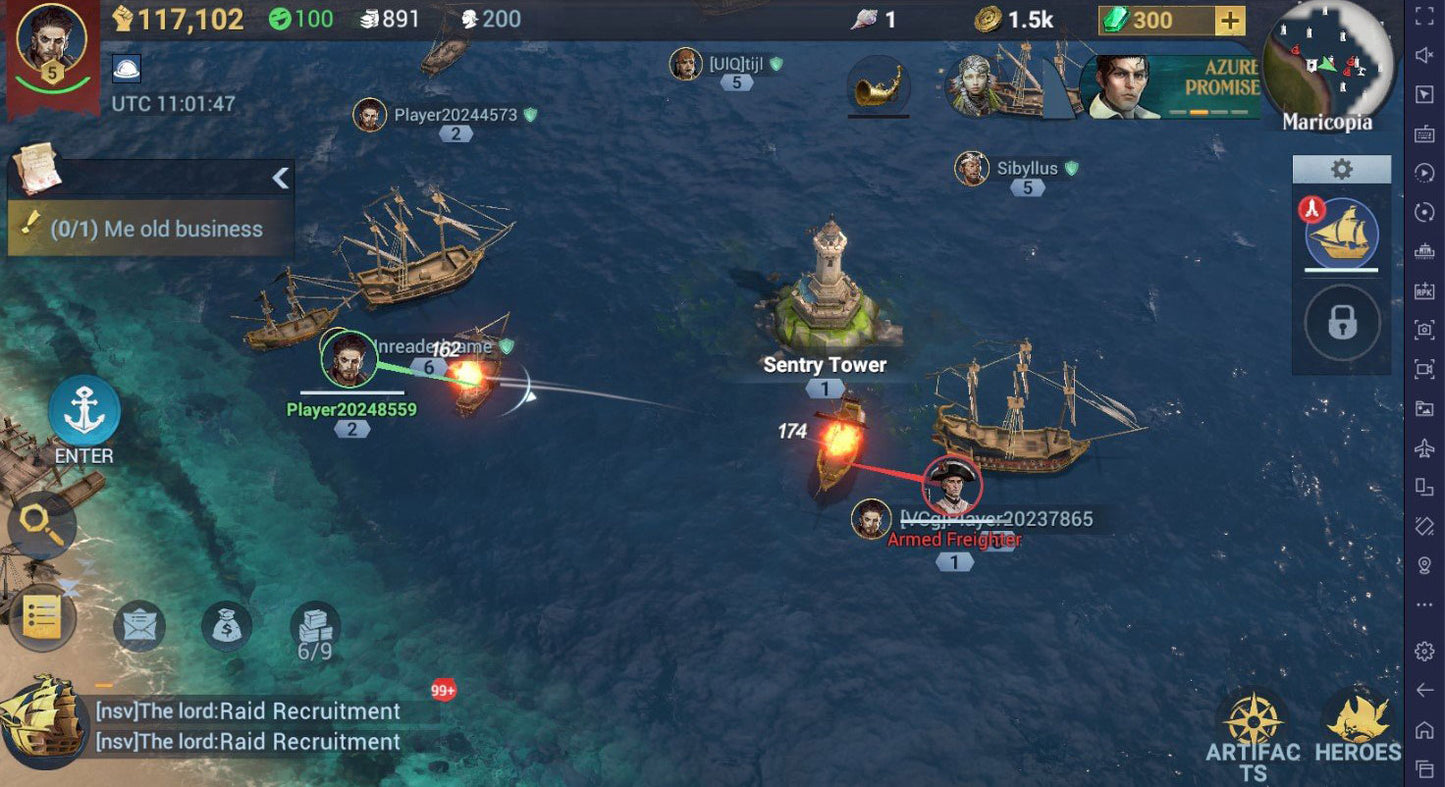Toggle the lock icon below the ship panel
This screenshot has height=787, width=1445.
coord(1342,322)
